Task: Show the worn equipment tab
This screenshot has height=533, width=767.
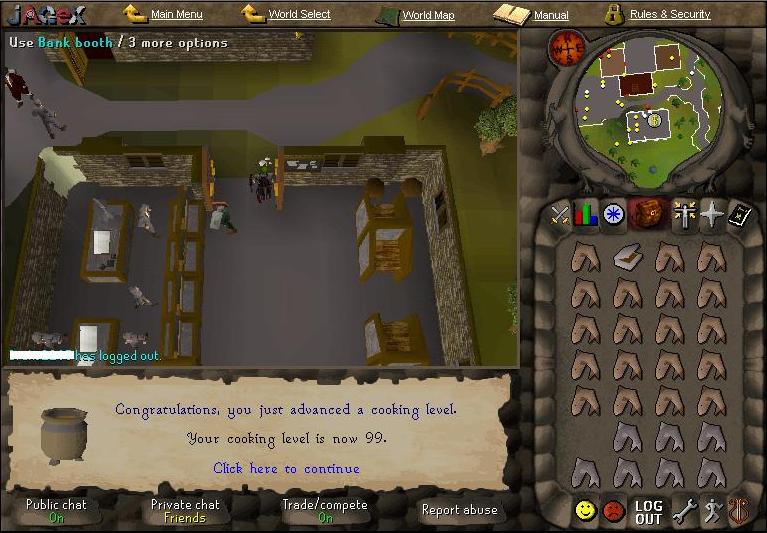Action: coord(684,214)
